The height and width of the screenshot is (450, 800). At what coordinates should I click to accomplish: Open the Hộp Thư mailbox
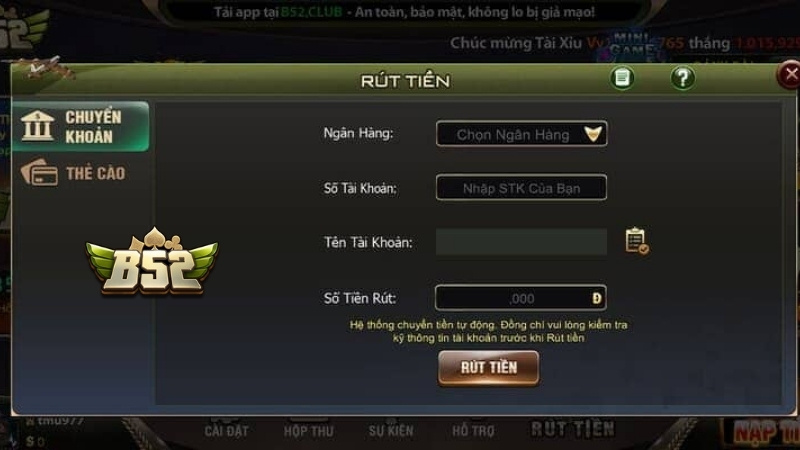pyautogui.click(x=307, y=431)
